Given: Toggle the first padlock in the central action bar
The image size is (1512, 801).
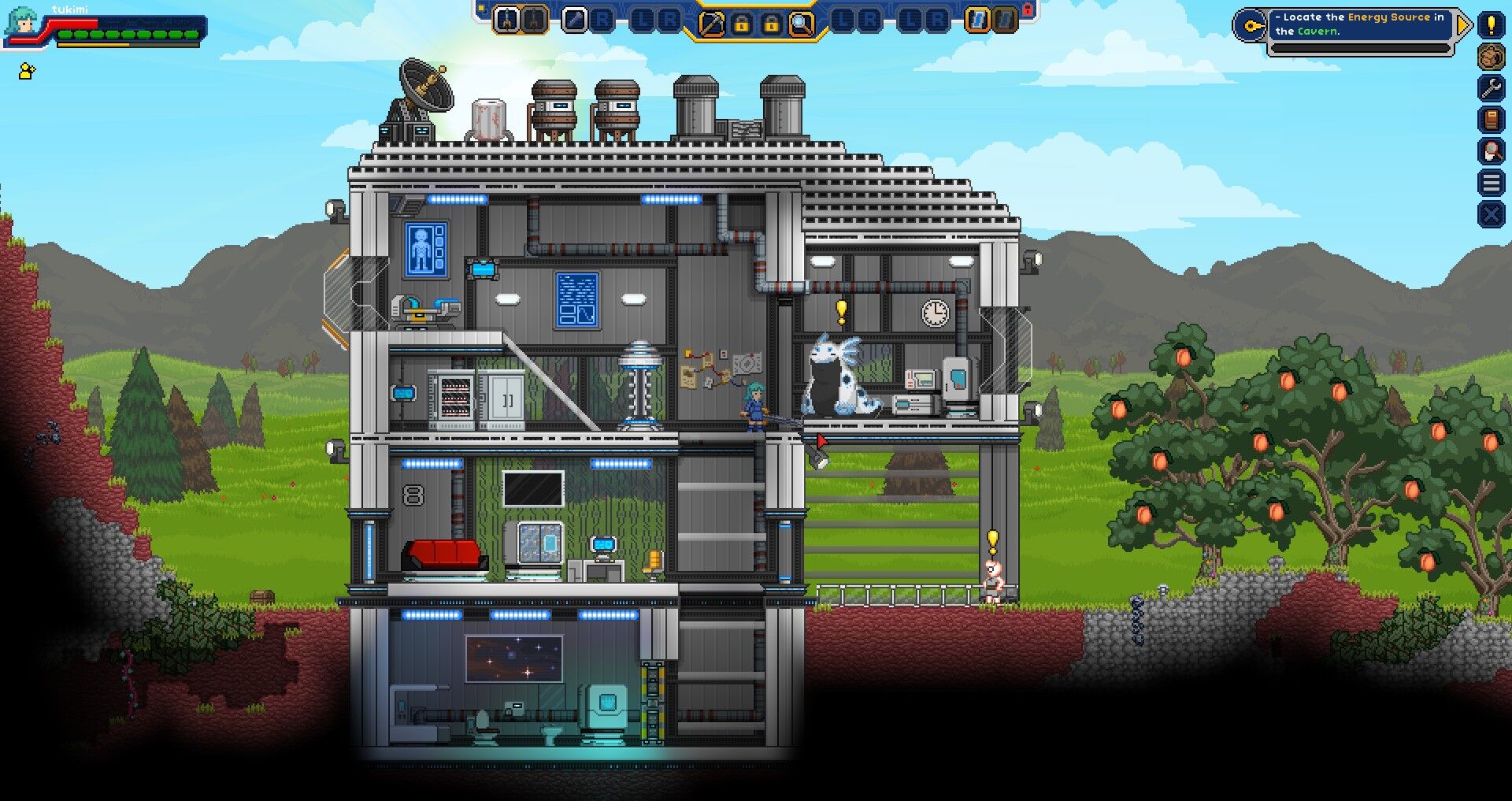Looking at the screenshot, I should coord(742,24).
